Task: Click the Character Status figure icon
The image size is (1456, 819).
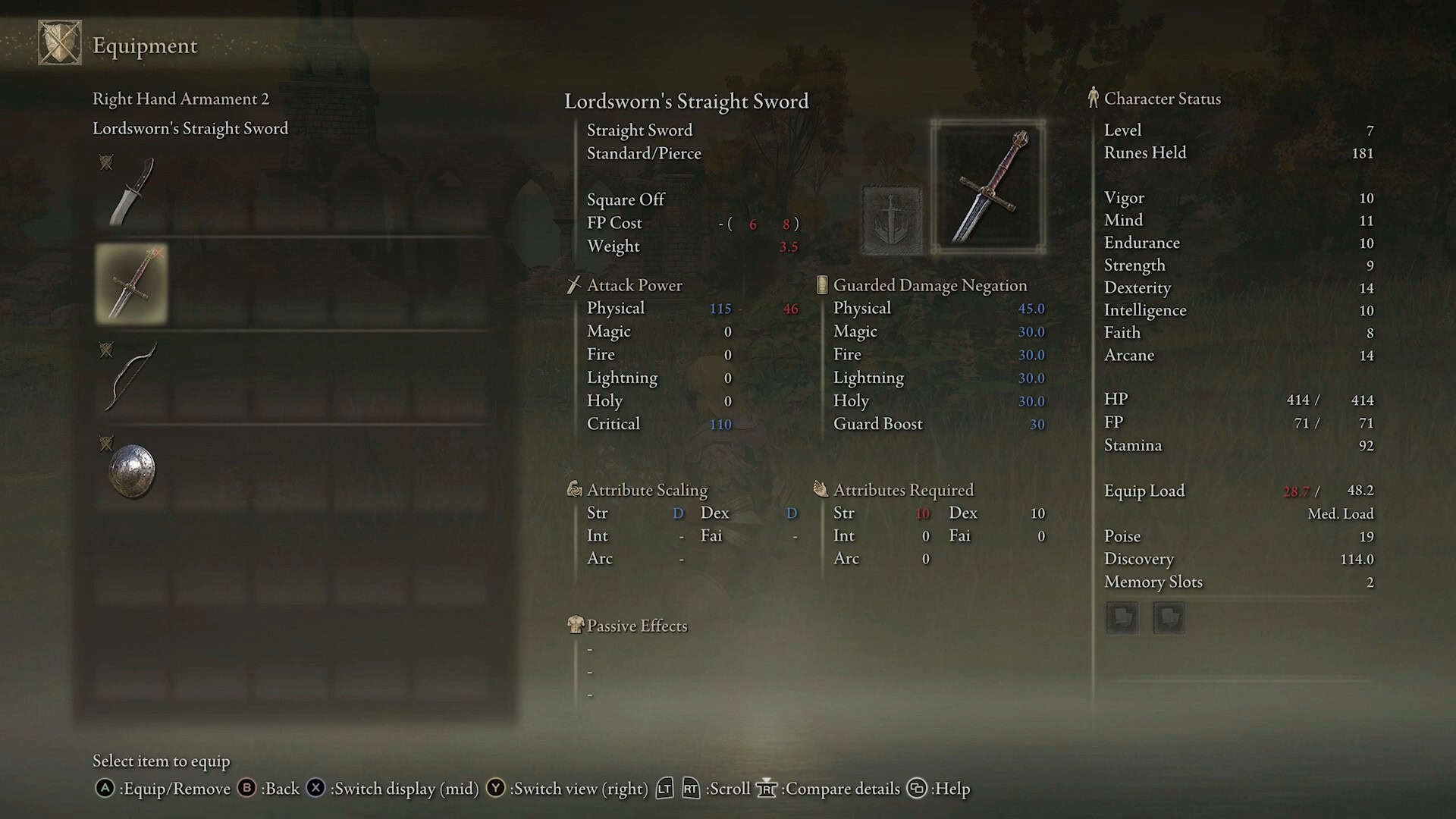Action: pyautogui.click(x=1094, y=98)
